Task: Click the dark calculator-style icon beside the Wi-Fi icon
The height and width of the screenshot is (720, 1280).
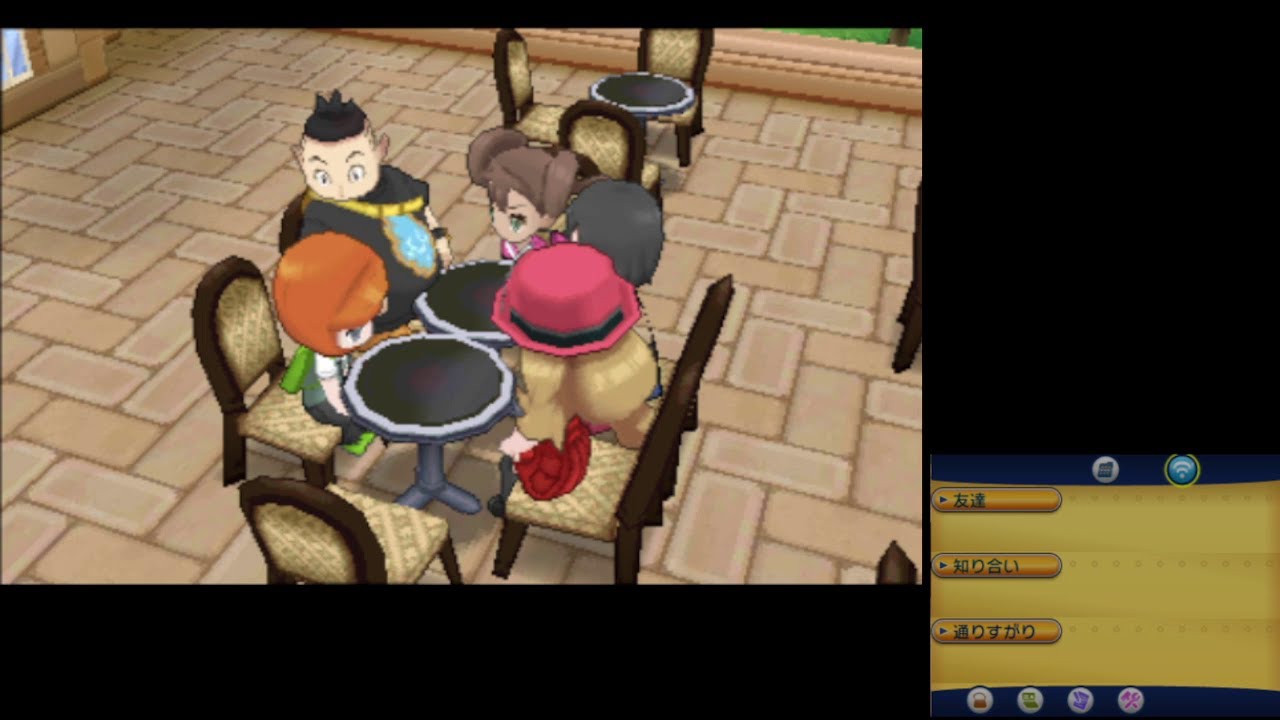Action: [x=1105, y=471]
